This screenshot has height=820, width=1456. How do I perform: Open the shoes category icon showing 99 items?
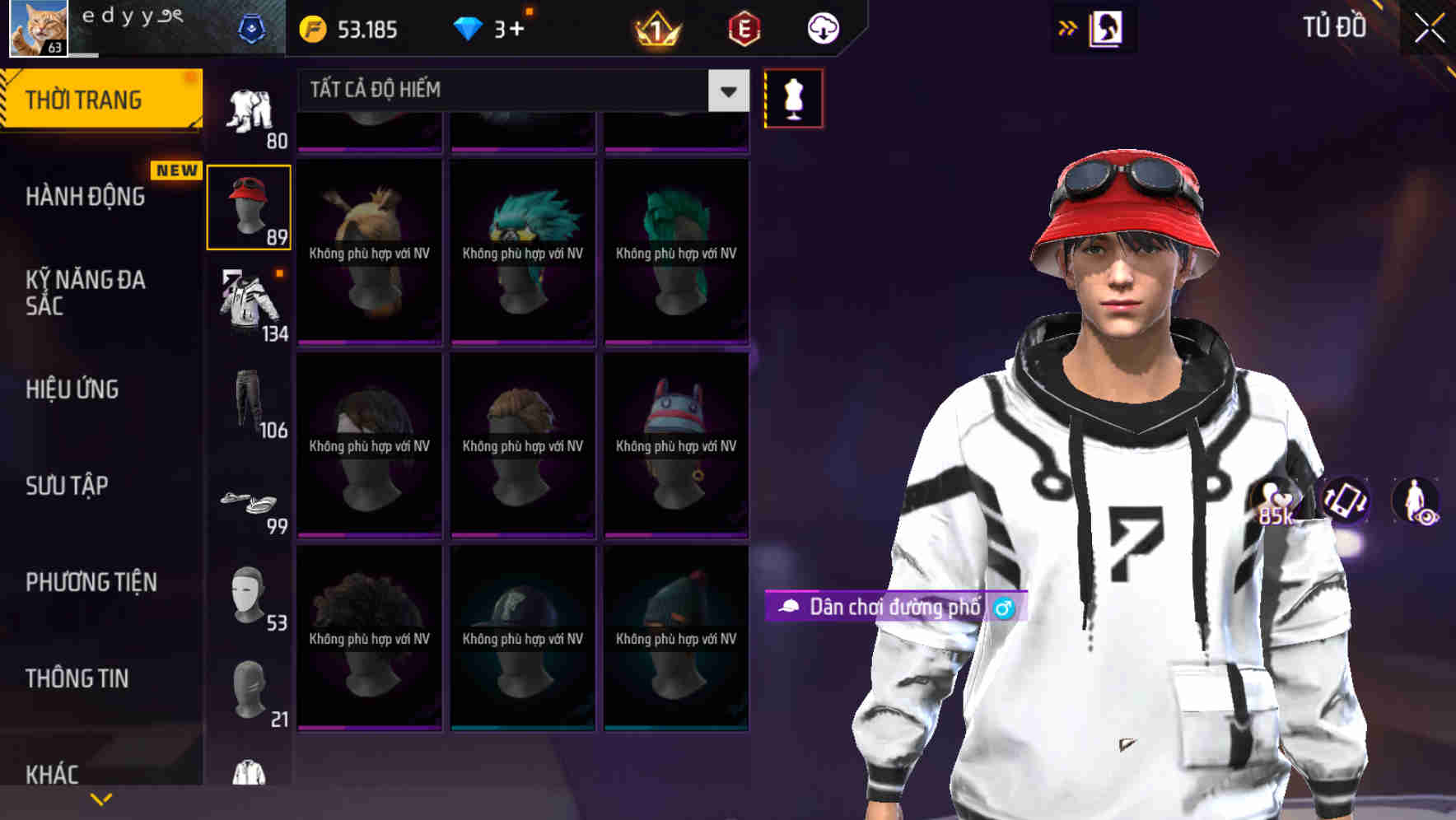247,506
